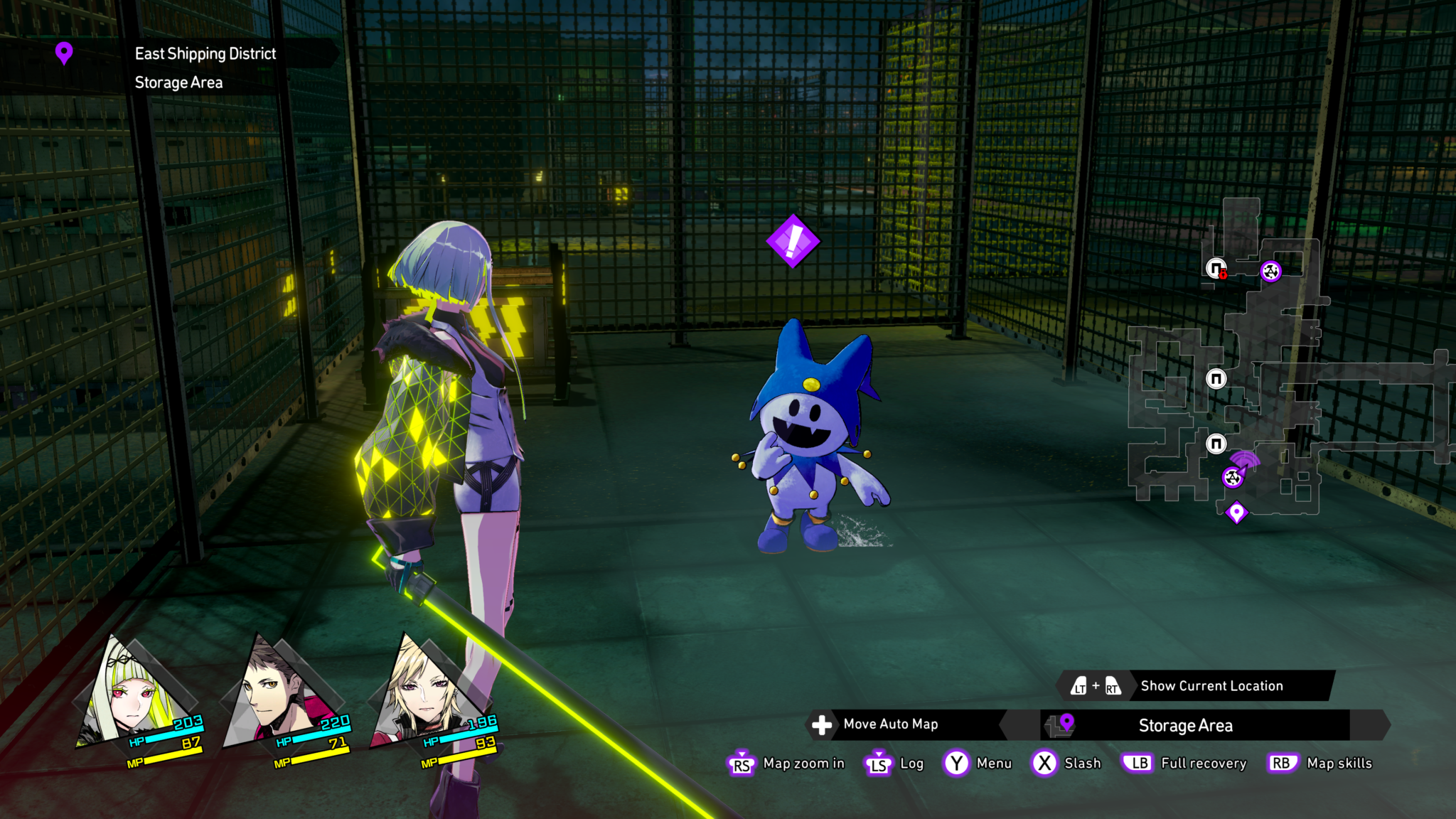Image resolution: width=1456 pixels, height=819 pixels.
Task: Click the purple location pin beside the district name
Action: 64,53
